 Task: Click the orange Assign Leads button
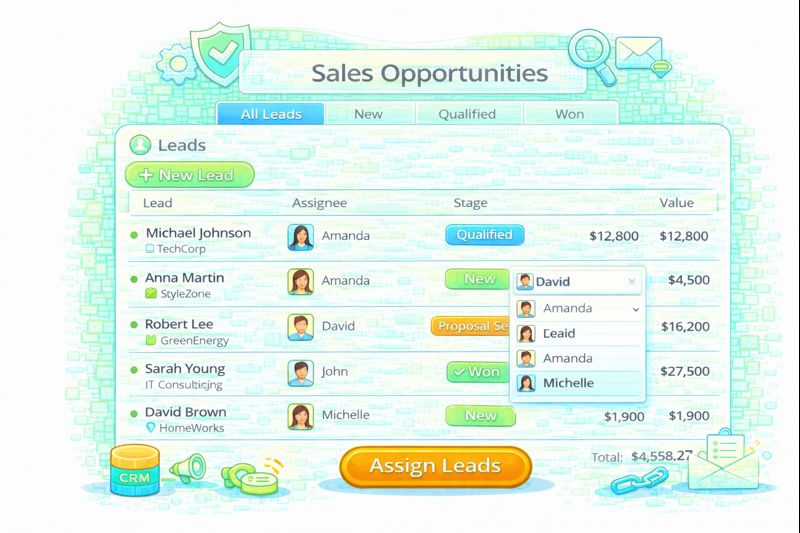435,466
